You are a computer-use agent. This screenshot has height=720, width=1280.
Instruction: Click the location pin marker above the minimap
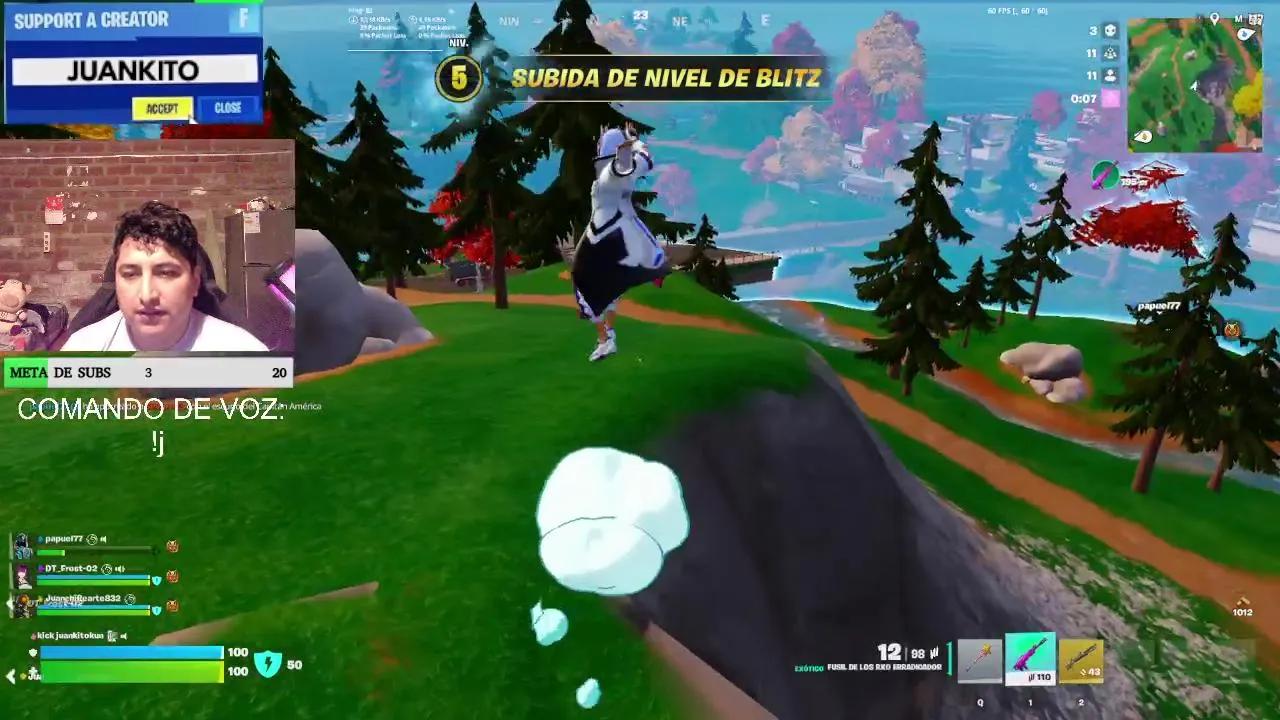pos(1215,17)
